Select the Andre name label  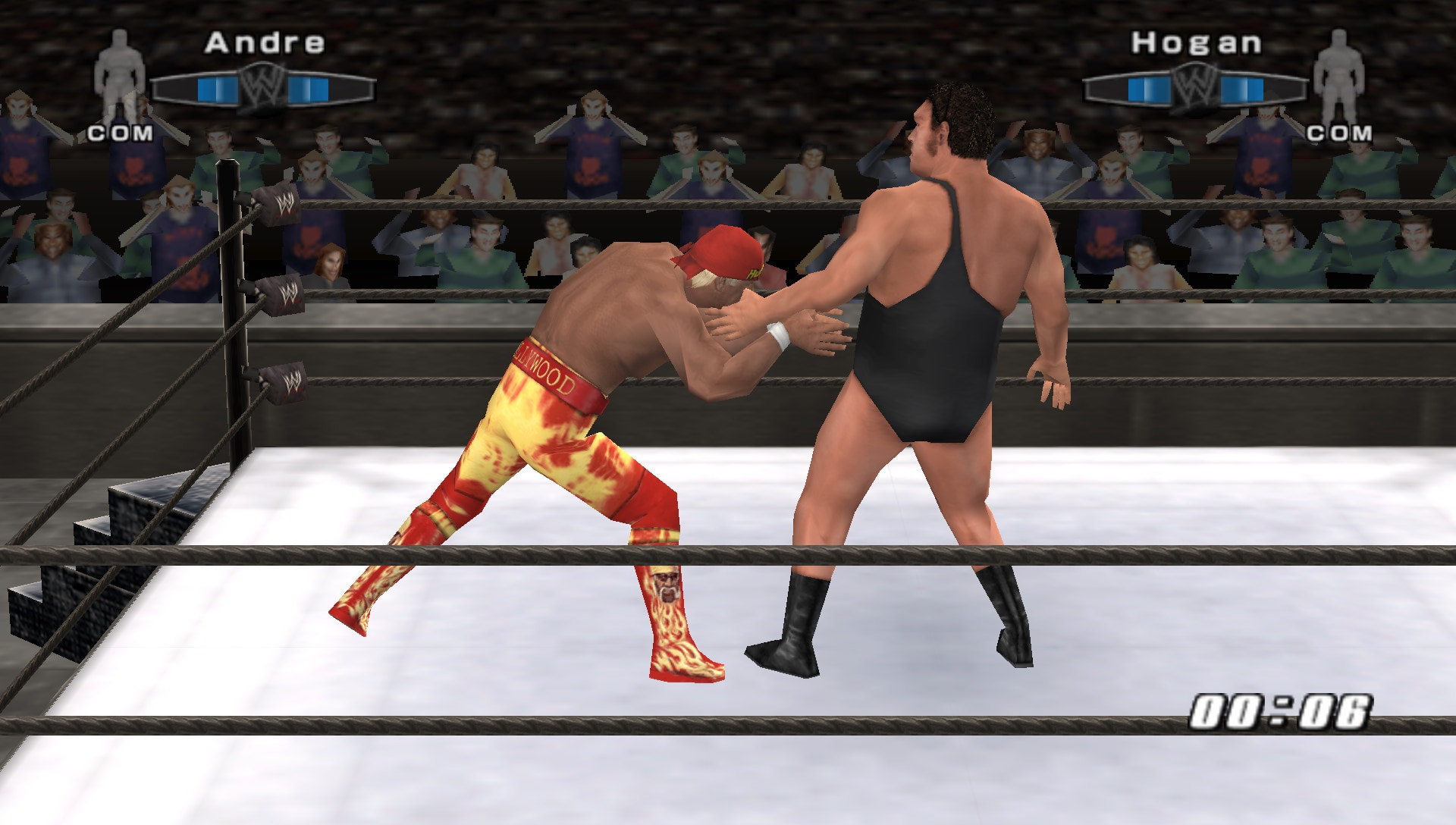click(x=267, y=43)
